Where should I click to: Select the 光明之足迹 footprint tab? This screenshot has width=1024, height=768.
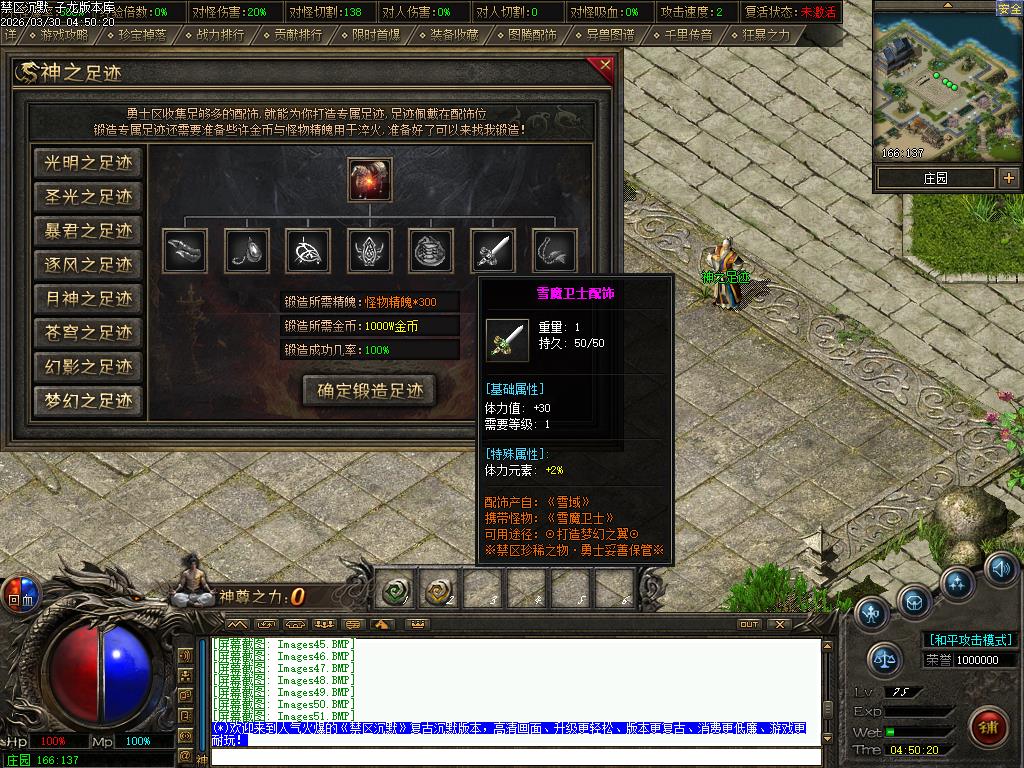(x=88, y=163)
